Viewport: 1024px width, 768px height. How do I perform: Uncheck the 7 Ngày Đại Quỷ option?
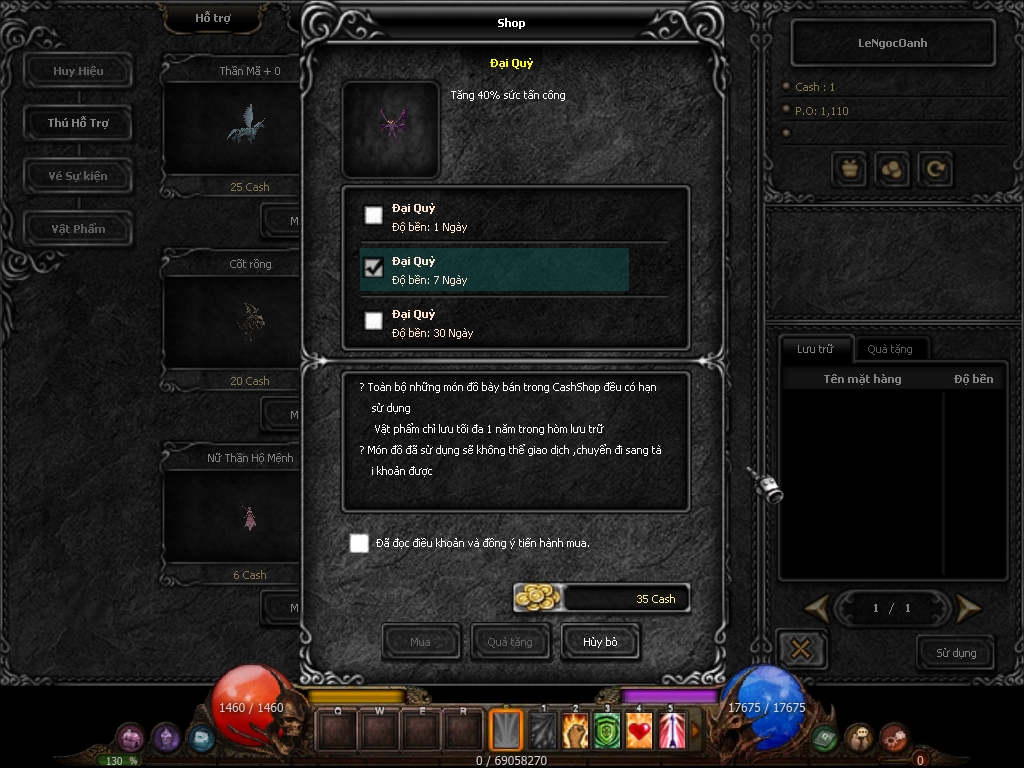373,268
